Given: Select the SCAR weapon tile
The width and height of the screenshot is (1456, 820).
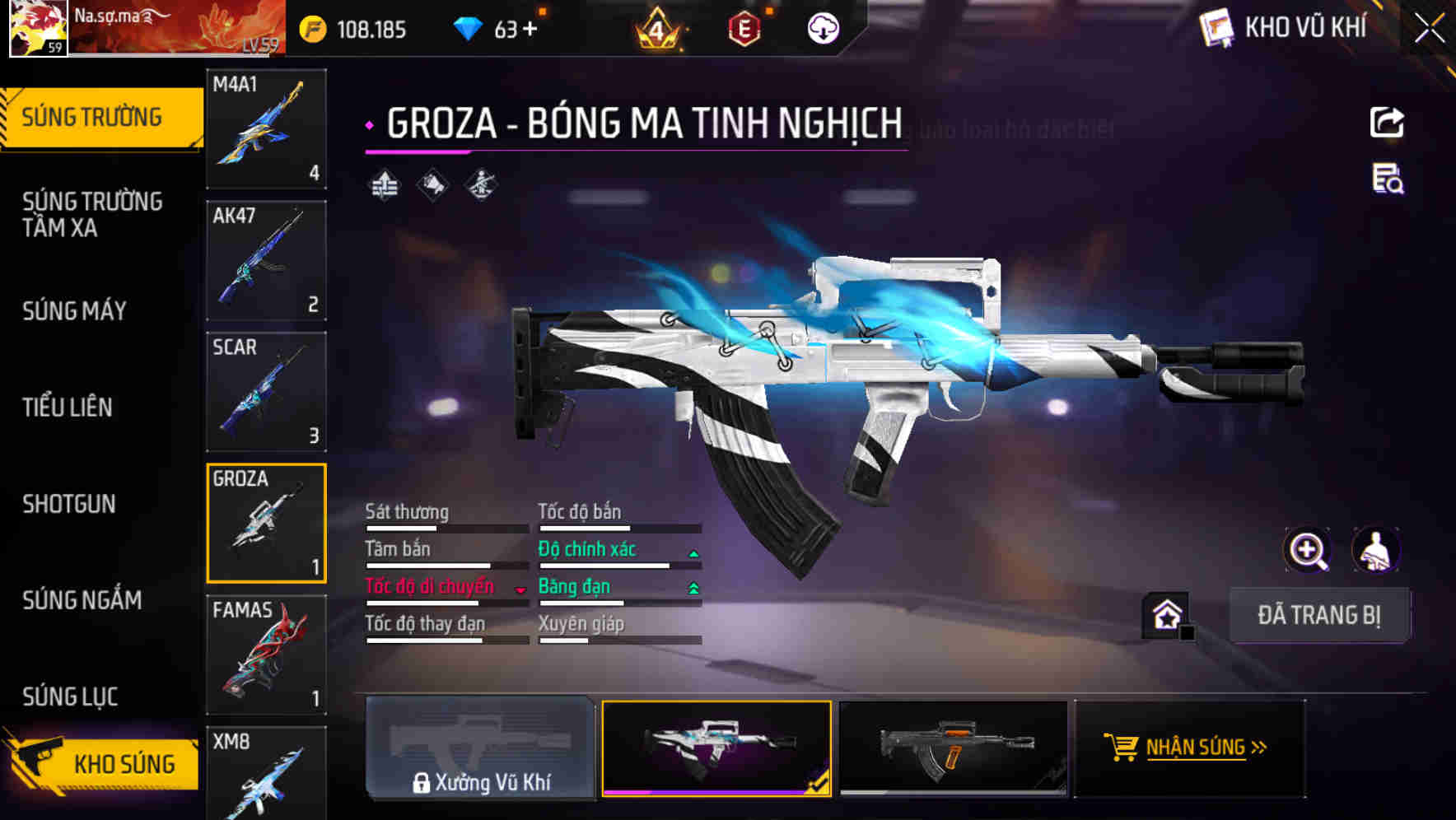Looking at the screenshot, I should coord(266,392).
